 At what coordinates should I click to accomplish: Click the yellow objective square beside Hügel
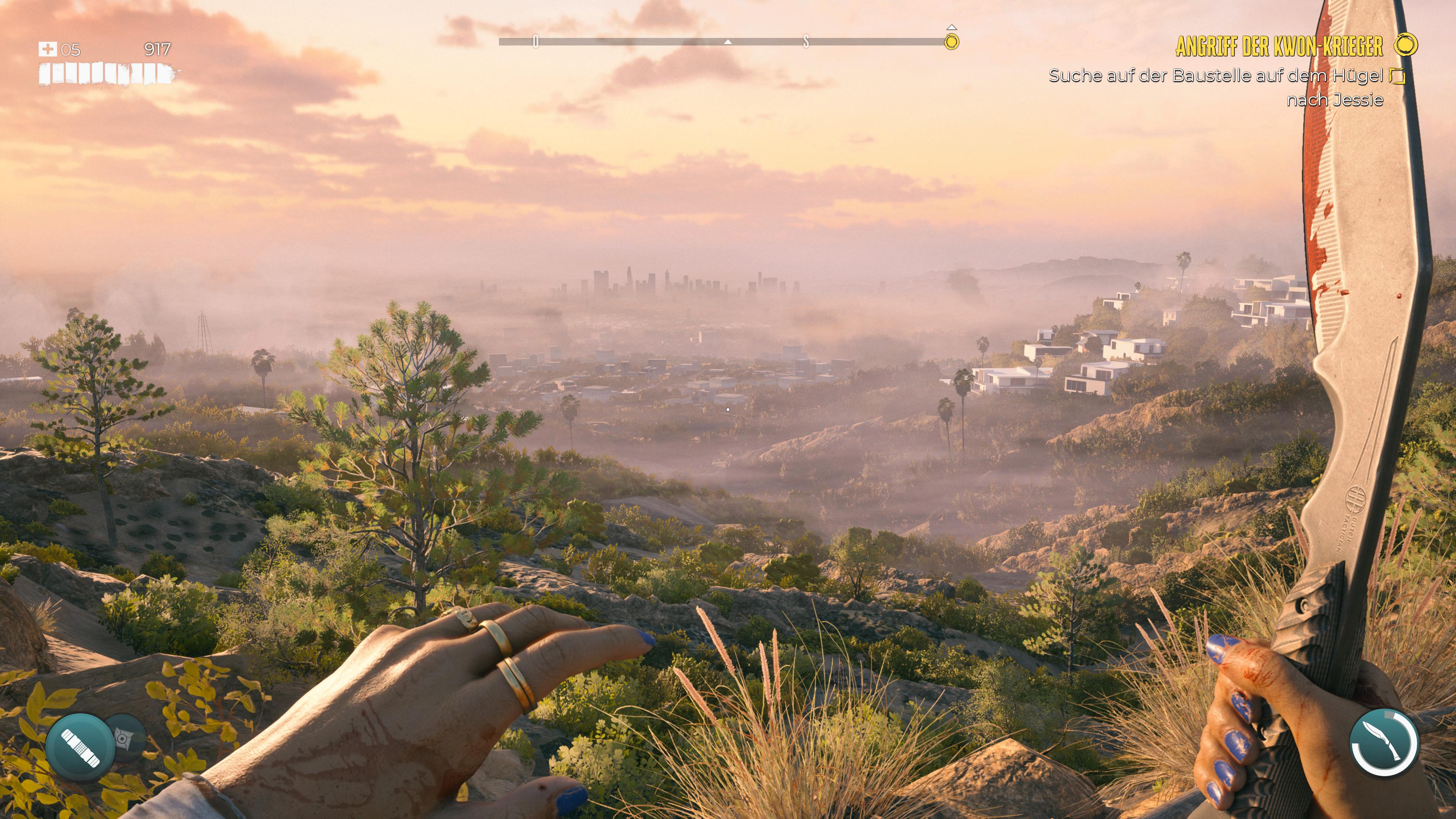point(1396,76)
